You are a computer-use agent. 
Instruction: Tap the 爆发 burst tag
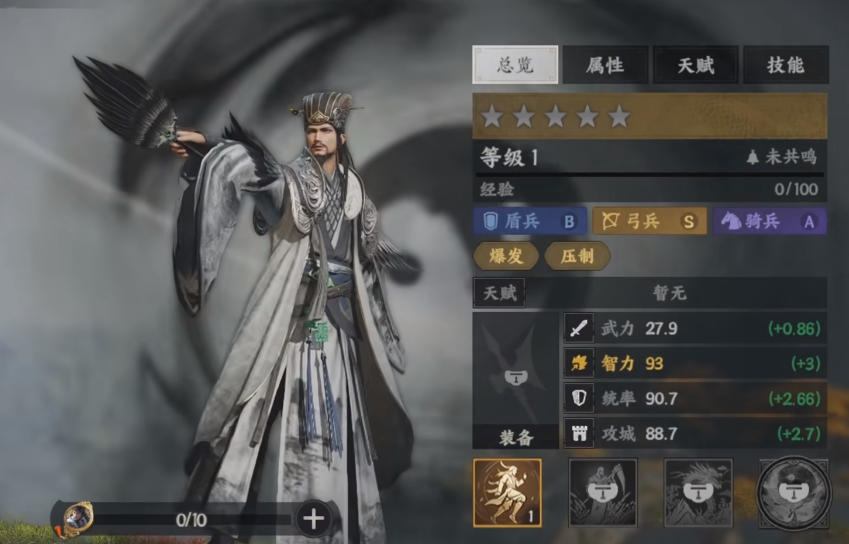[x=504, y=256]
